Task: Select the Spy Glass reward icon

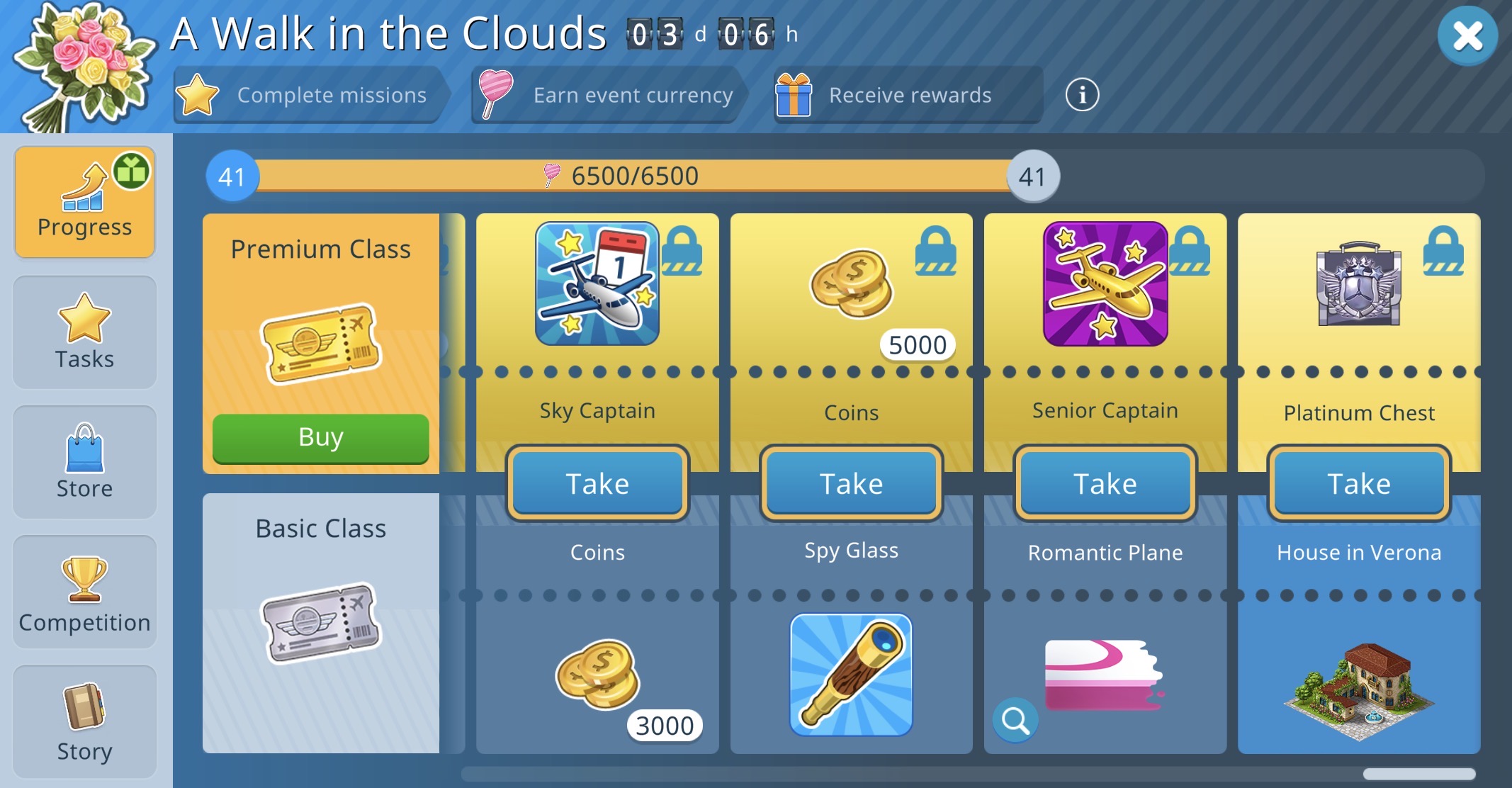Action: (851, 675)
